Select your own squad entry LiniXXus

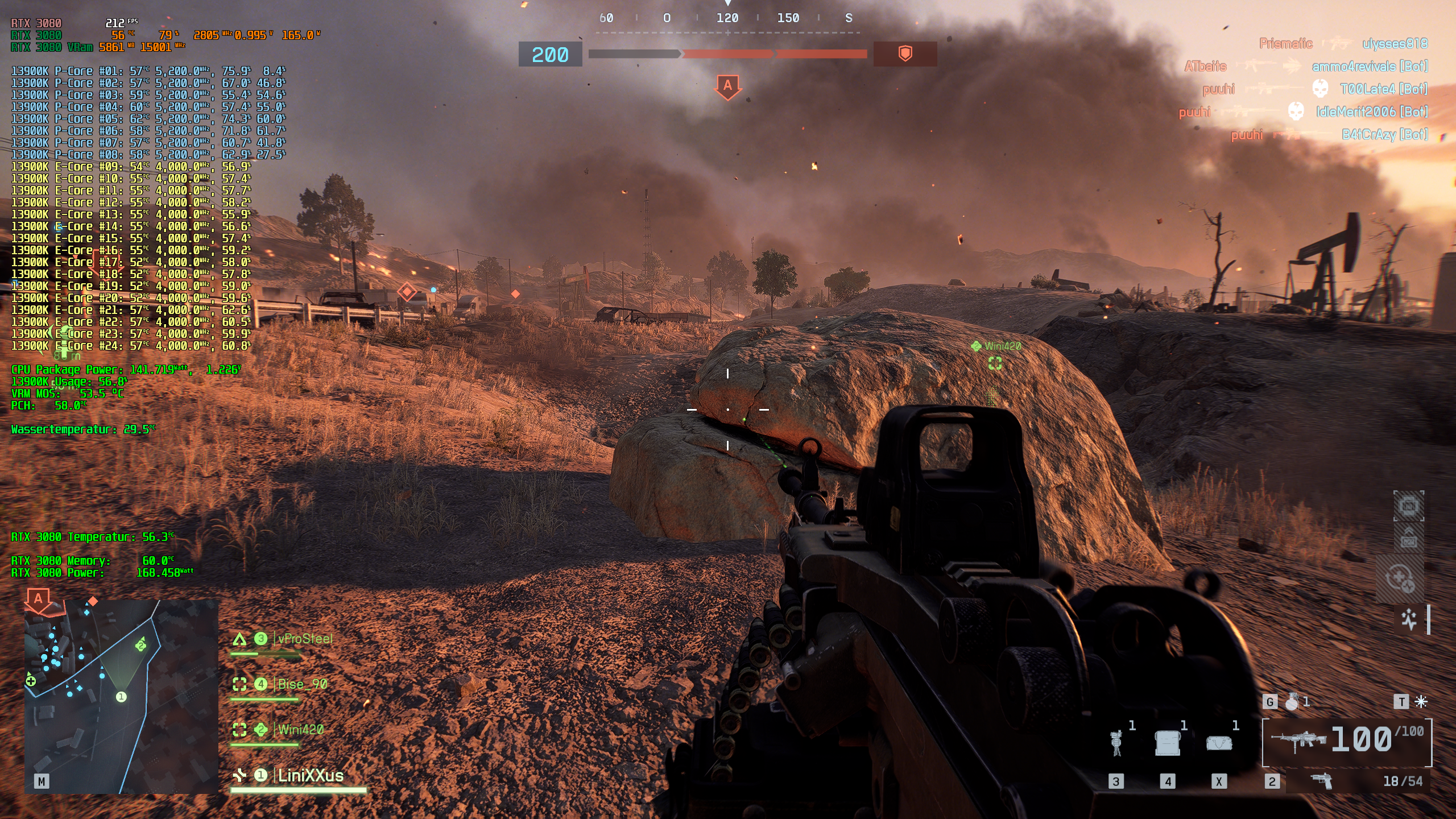pyautogui.click(x=310, y=776)
